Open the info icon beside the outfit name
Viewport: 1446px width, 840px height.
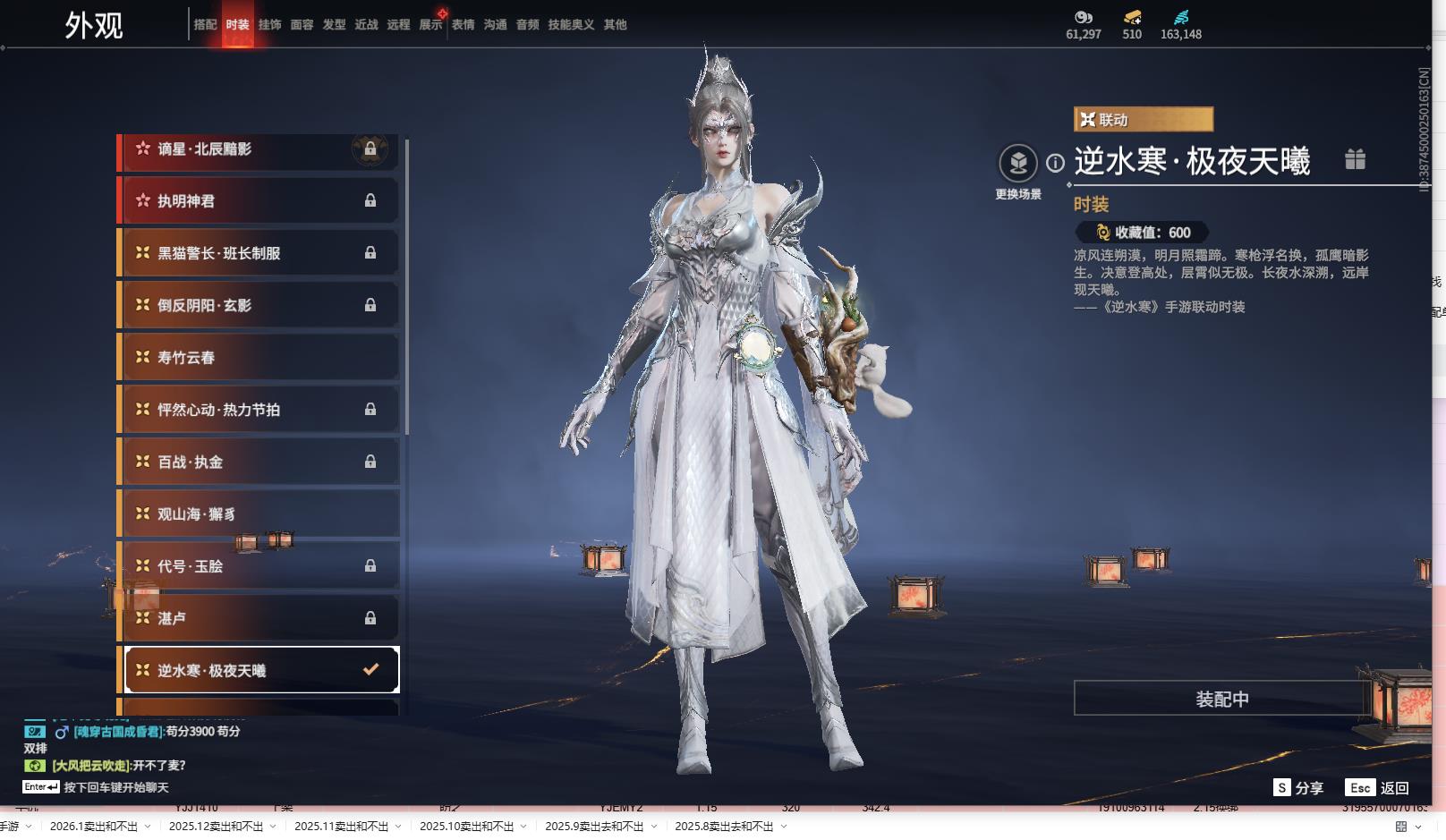(x=1056, y=163)
